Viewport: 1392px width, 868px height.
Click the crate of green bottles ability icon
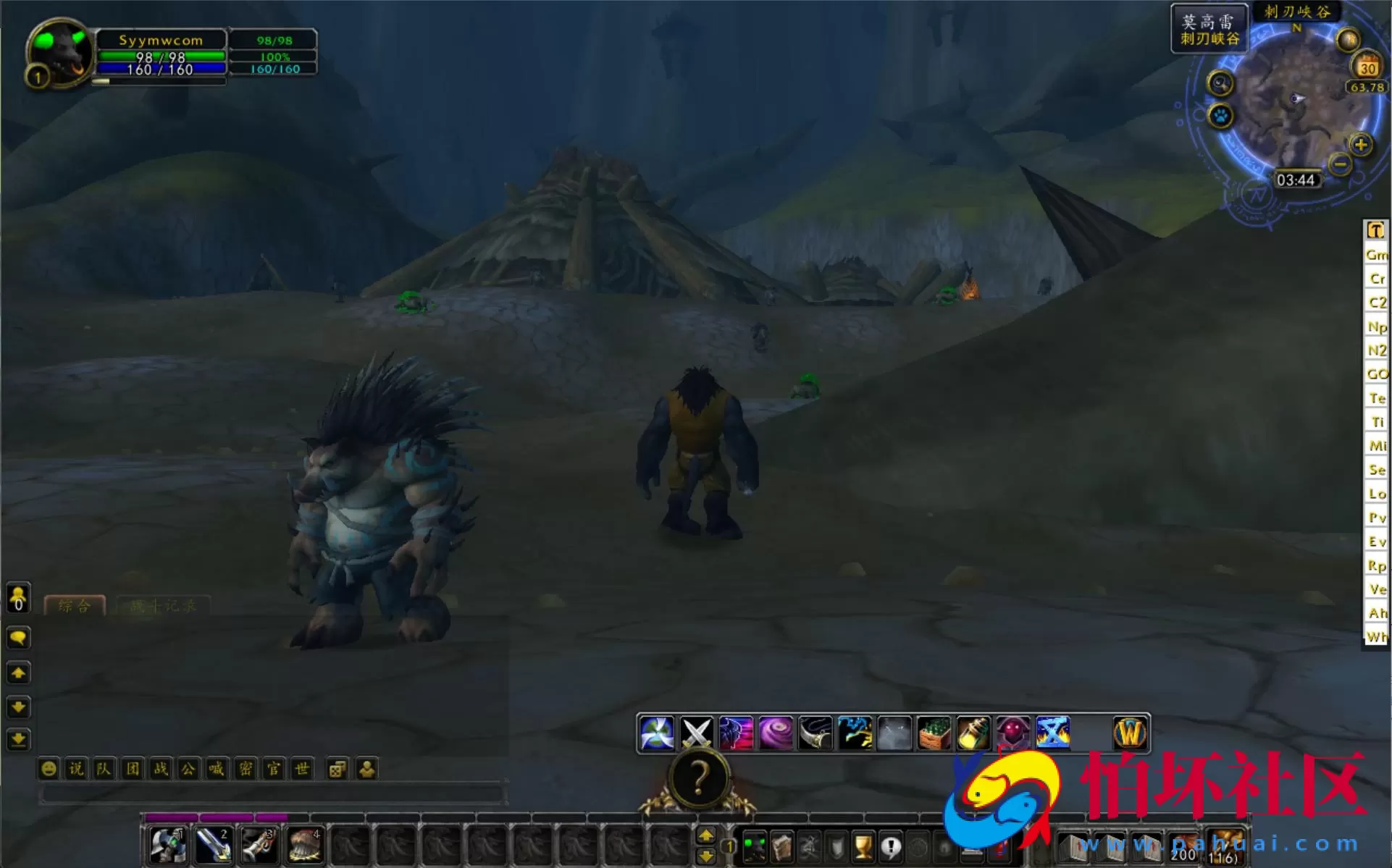click(x=934, y=733)
